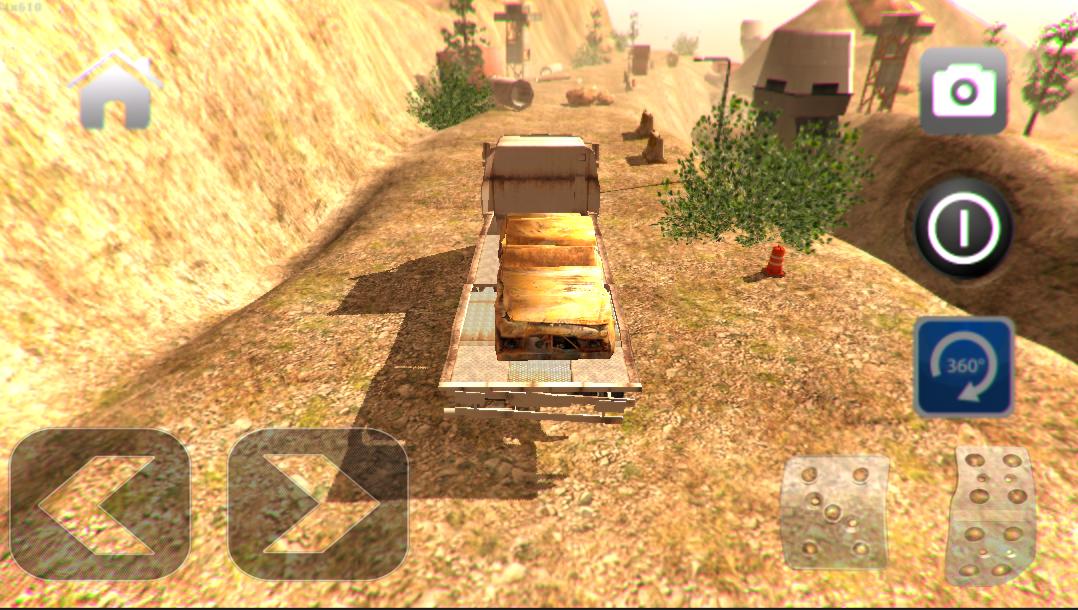The image size is (1078, 610).
Task: Toggle the engine power button
Action: pyautogui.click(x=962, y=228)
